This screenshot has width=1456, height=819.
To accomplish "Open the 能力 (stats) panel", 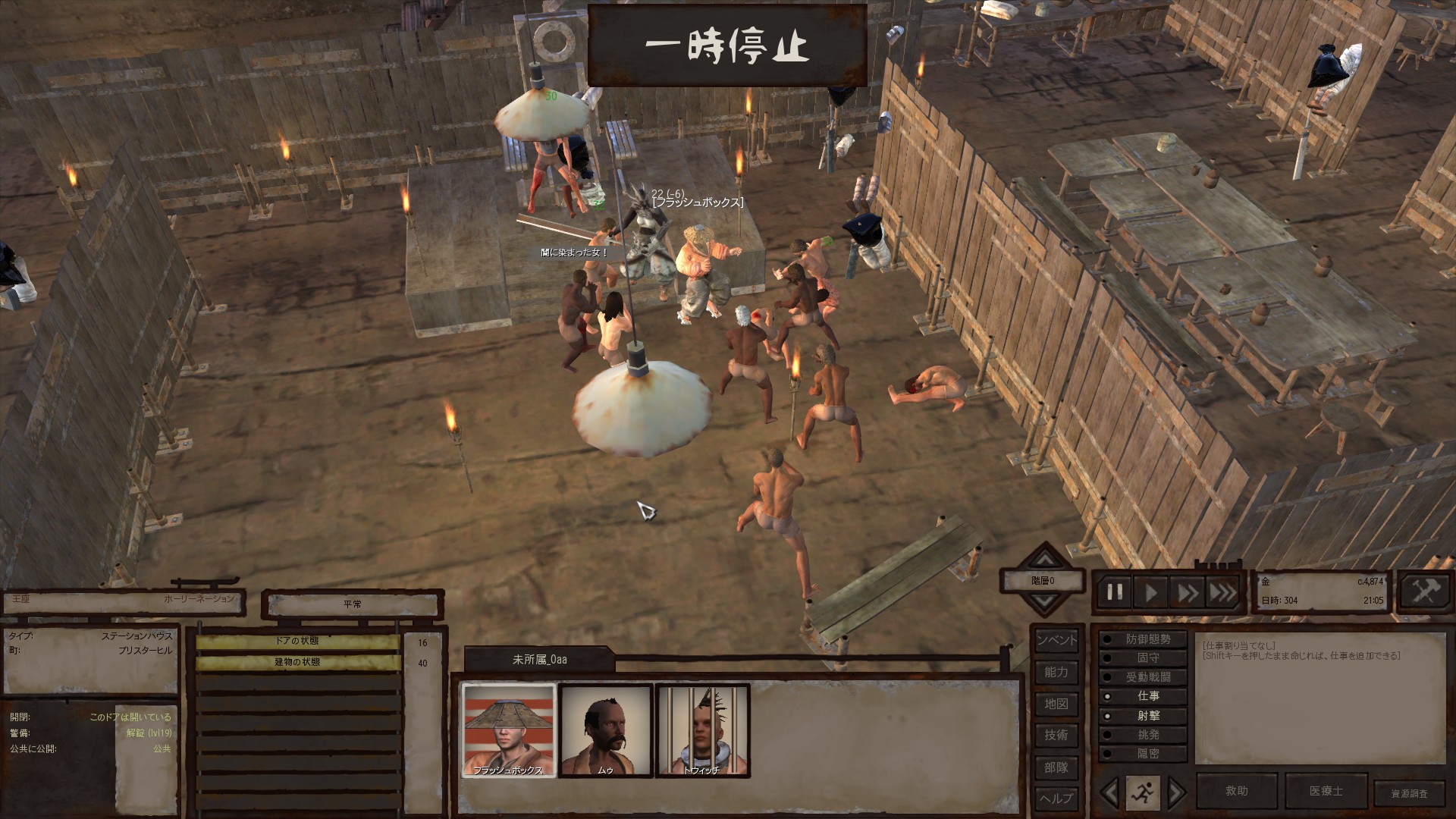I will click(1056, 672).
